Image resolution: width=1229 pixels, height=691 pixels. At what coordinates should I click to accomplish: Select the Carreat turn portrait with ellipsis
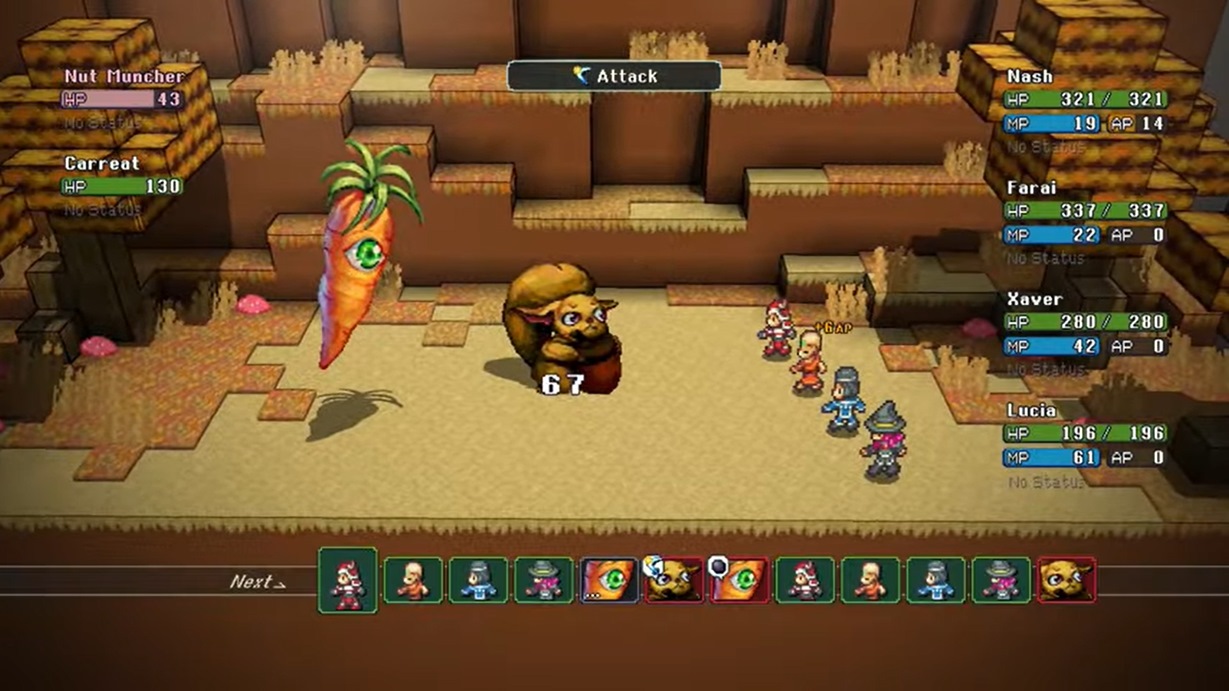pos(608,581)
